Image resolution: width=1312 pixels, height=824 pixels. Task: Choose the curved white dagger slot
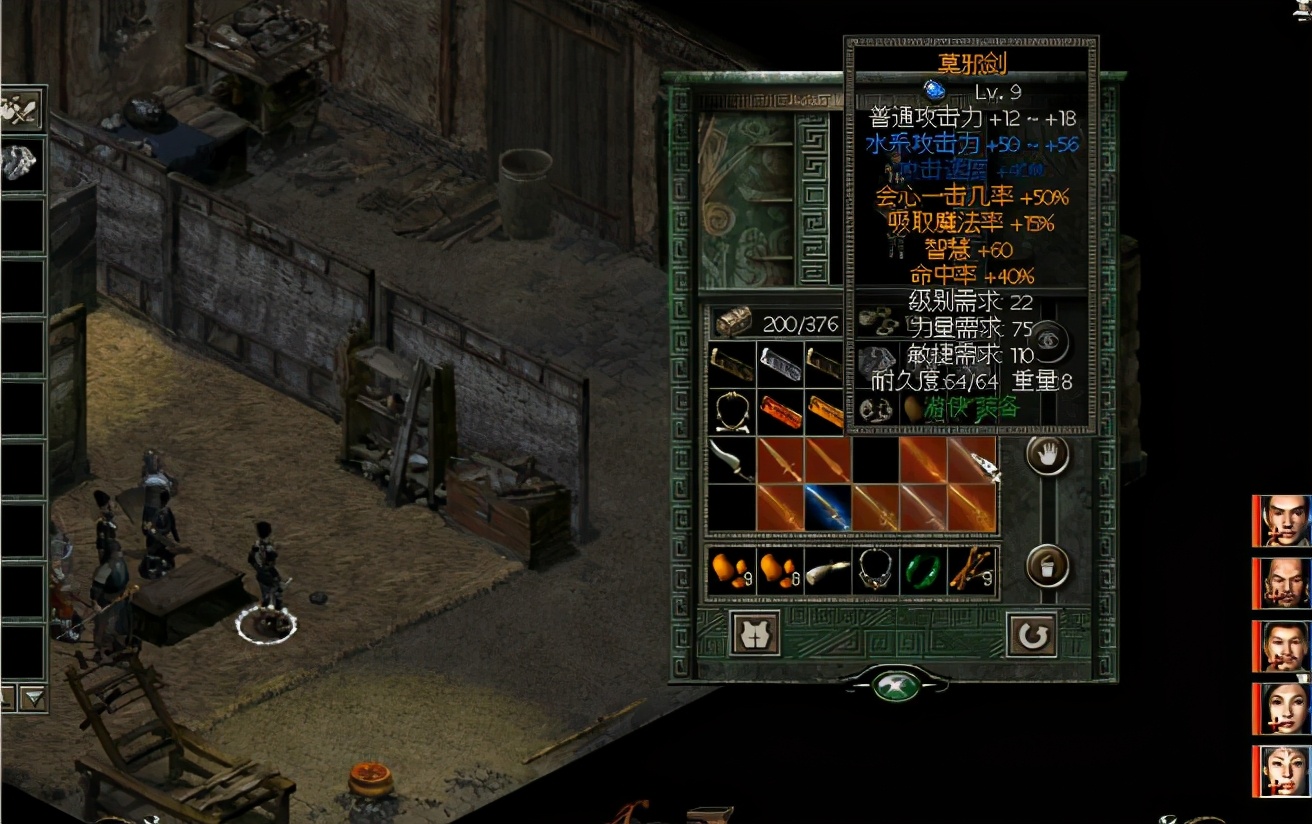click(x=732, y=459)
